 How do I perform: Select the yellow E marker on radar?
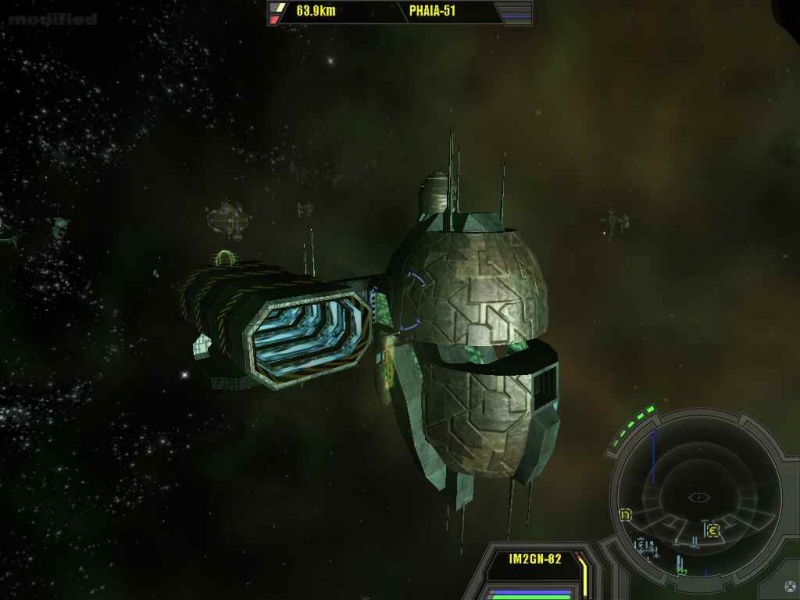click(713, 529)
